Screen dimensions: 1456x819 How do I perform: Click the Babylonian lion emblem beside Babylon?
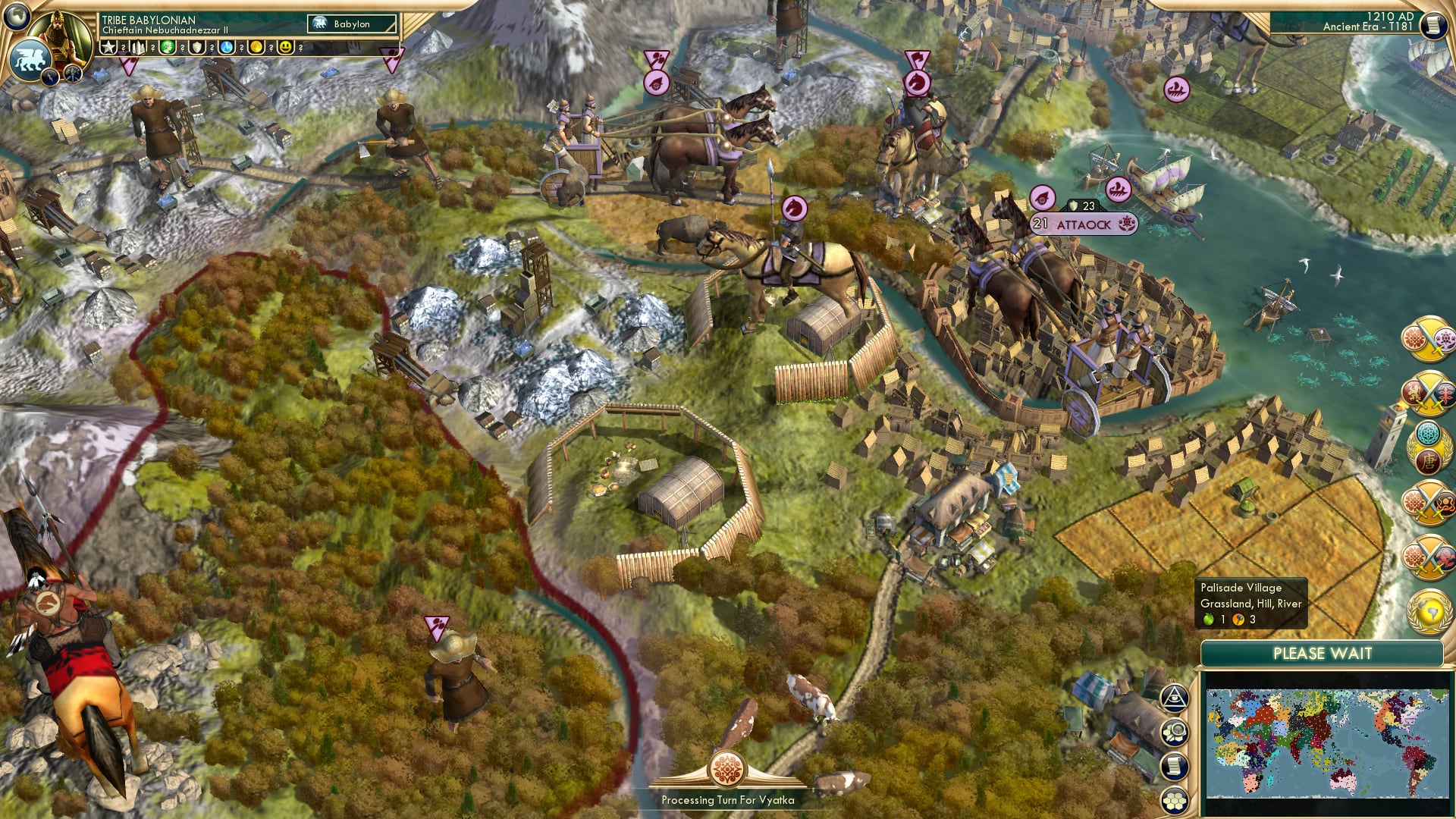pos(320,24)
